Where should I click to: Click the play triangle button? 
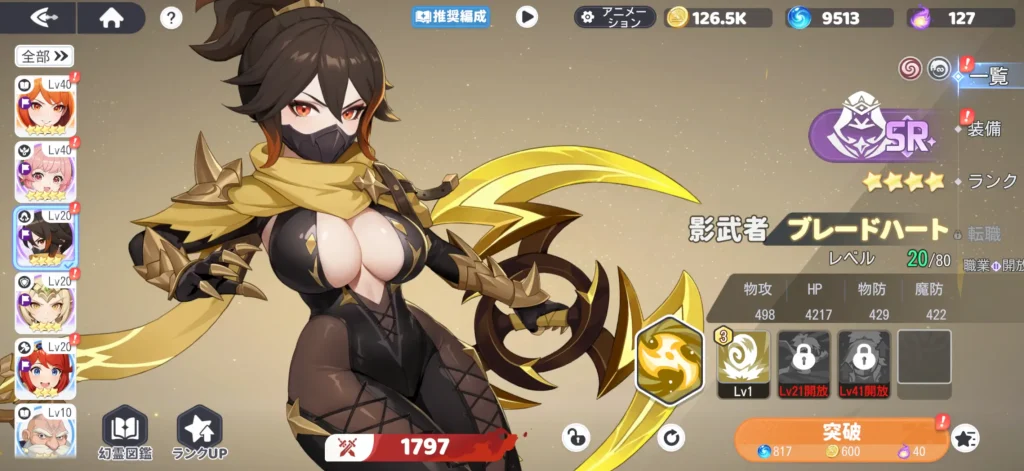coord(526,17)
